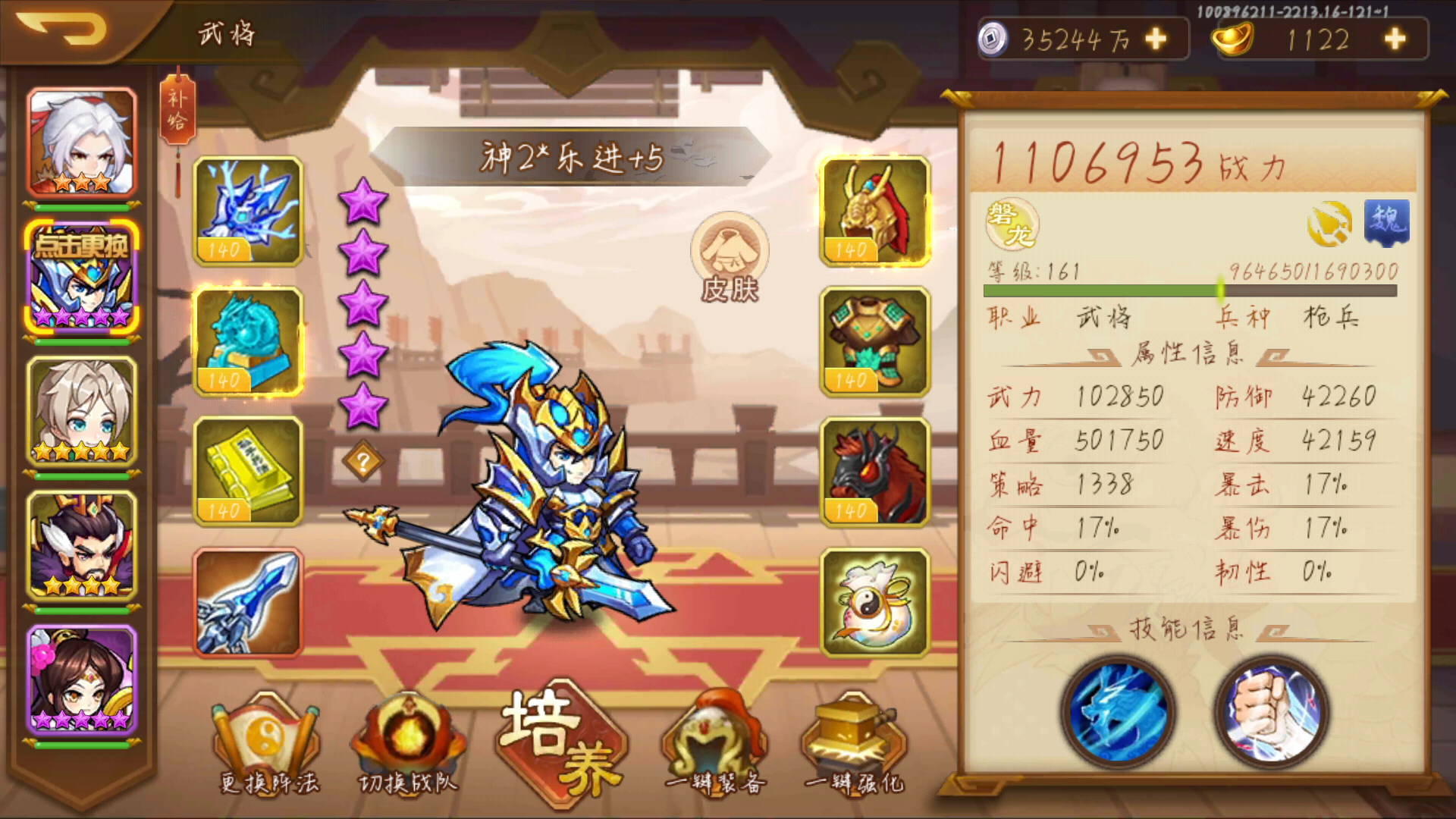Screen dimensions: 1456x819
Task: Select the blue dragon skill icon
Action: point(1120,713)
